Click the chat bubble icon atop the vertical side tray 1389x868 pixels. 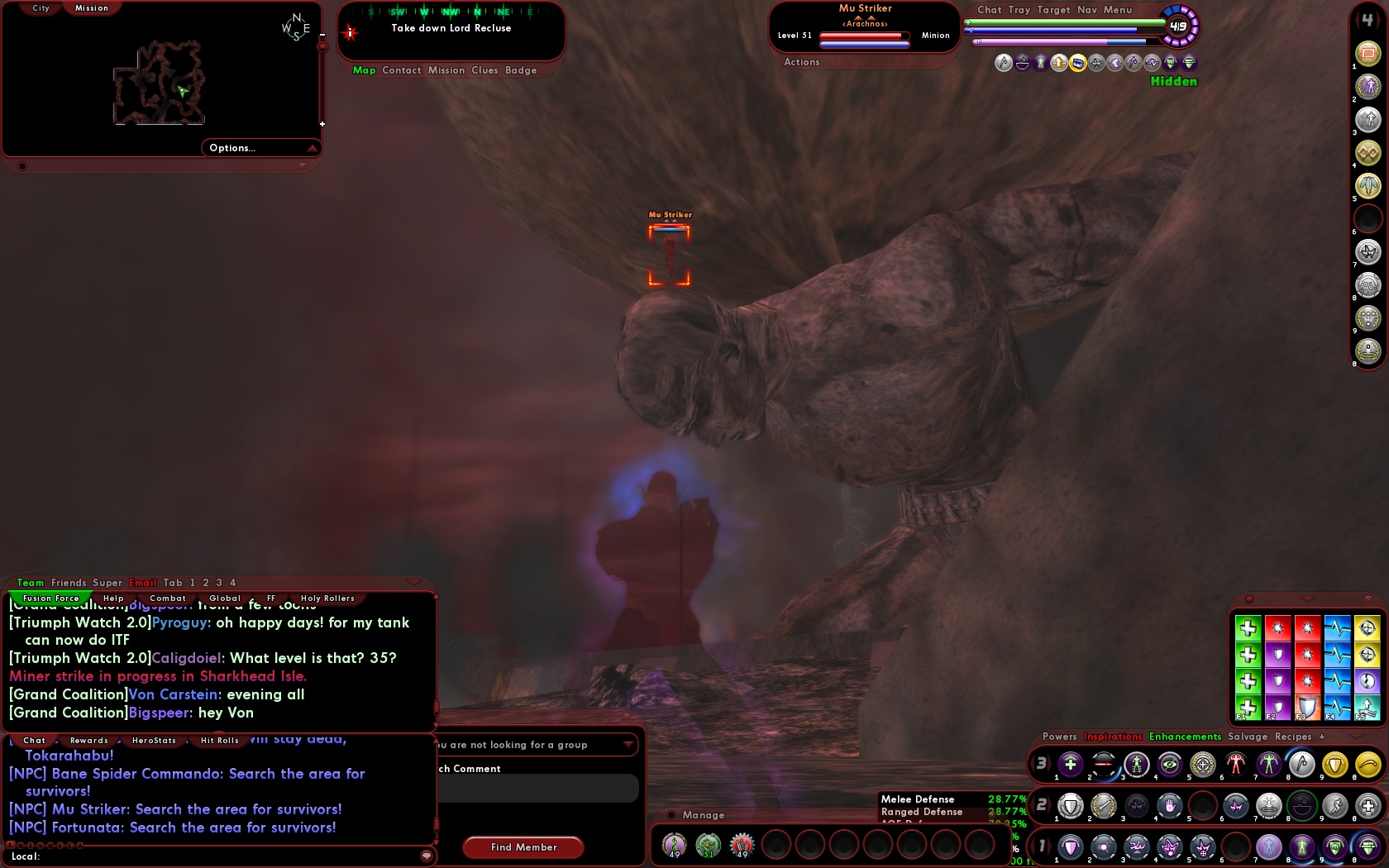pos(1368,51)
